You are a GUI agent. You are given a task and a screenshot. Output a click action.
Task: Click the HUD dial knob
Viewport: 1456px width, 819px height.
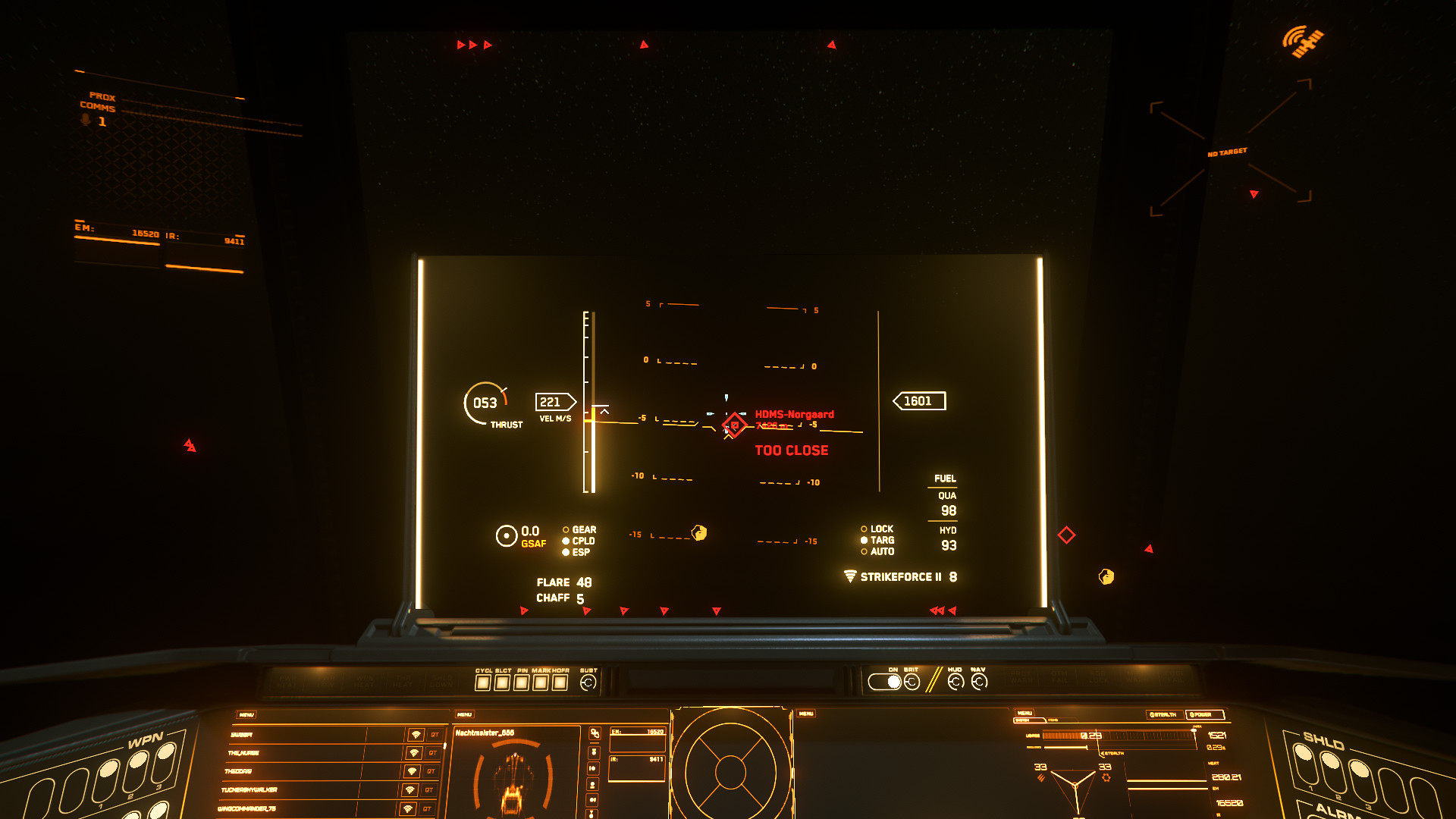955,682
